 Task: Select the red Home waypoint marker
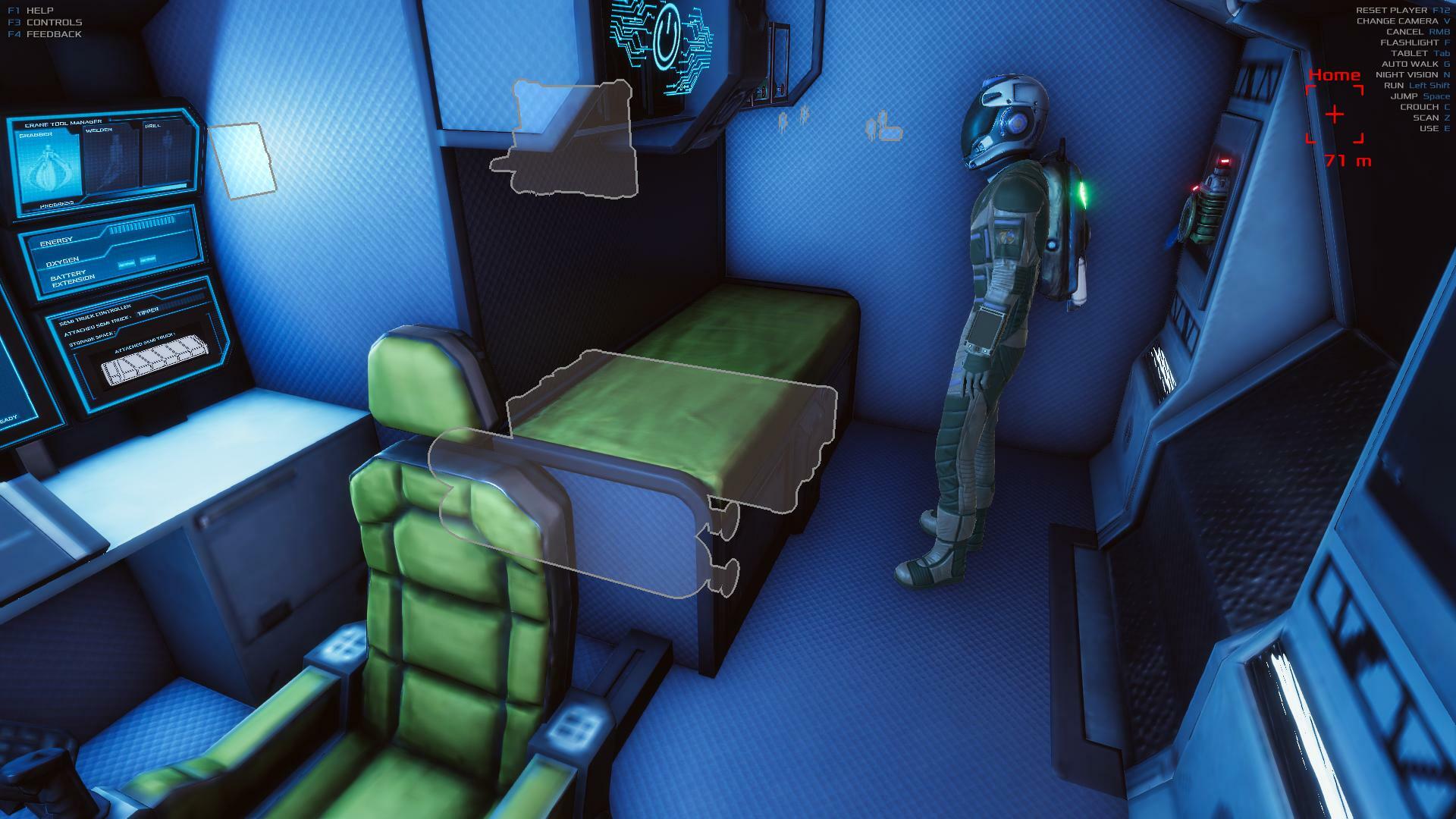(x=1334, y=115)
